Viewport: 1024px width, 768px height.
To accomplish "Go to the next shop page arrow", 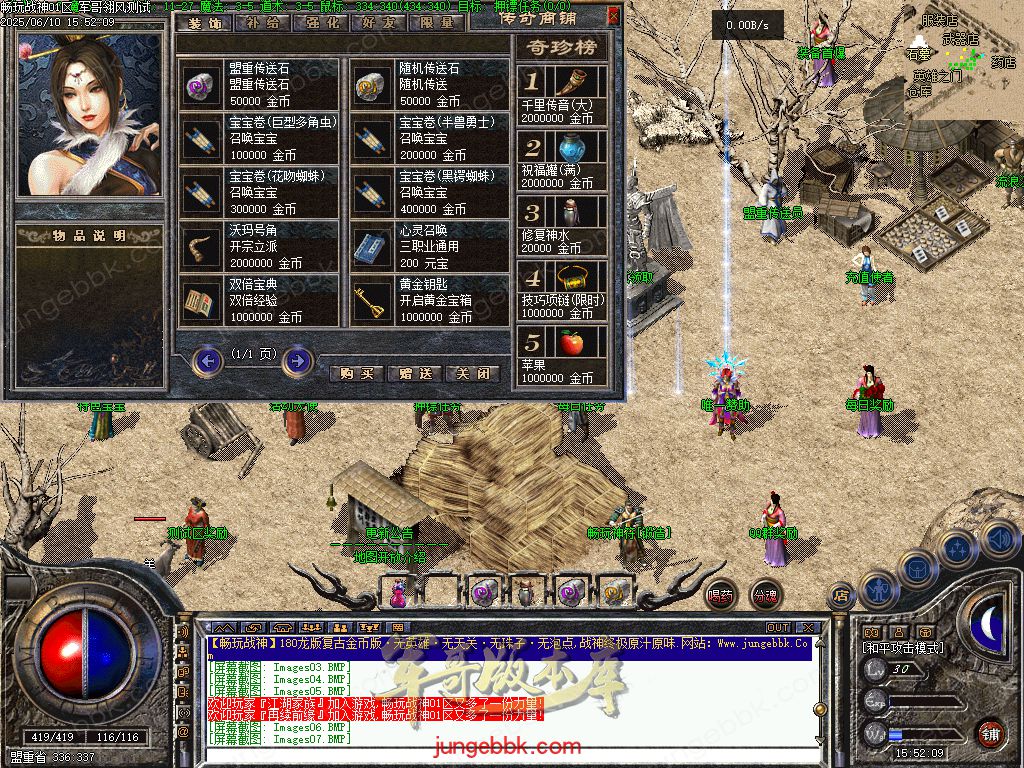I will 297,360.
